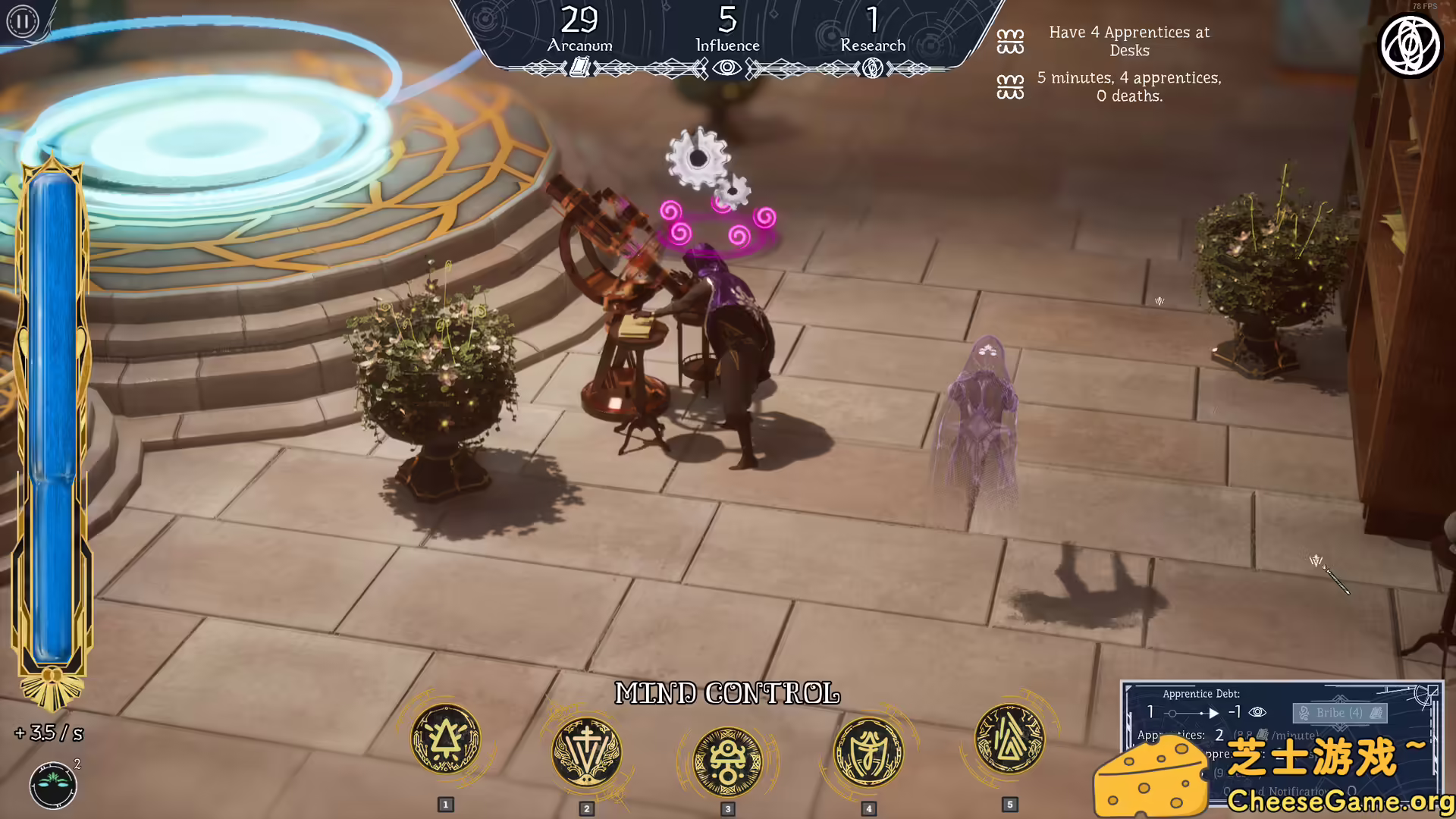Click the scroll icon beside 'Have 4 Apprentices'
Image resolution: width=1456 pixels, height=819 pixels.
pos(1010,42)
